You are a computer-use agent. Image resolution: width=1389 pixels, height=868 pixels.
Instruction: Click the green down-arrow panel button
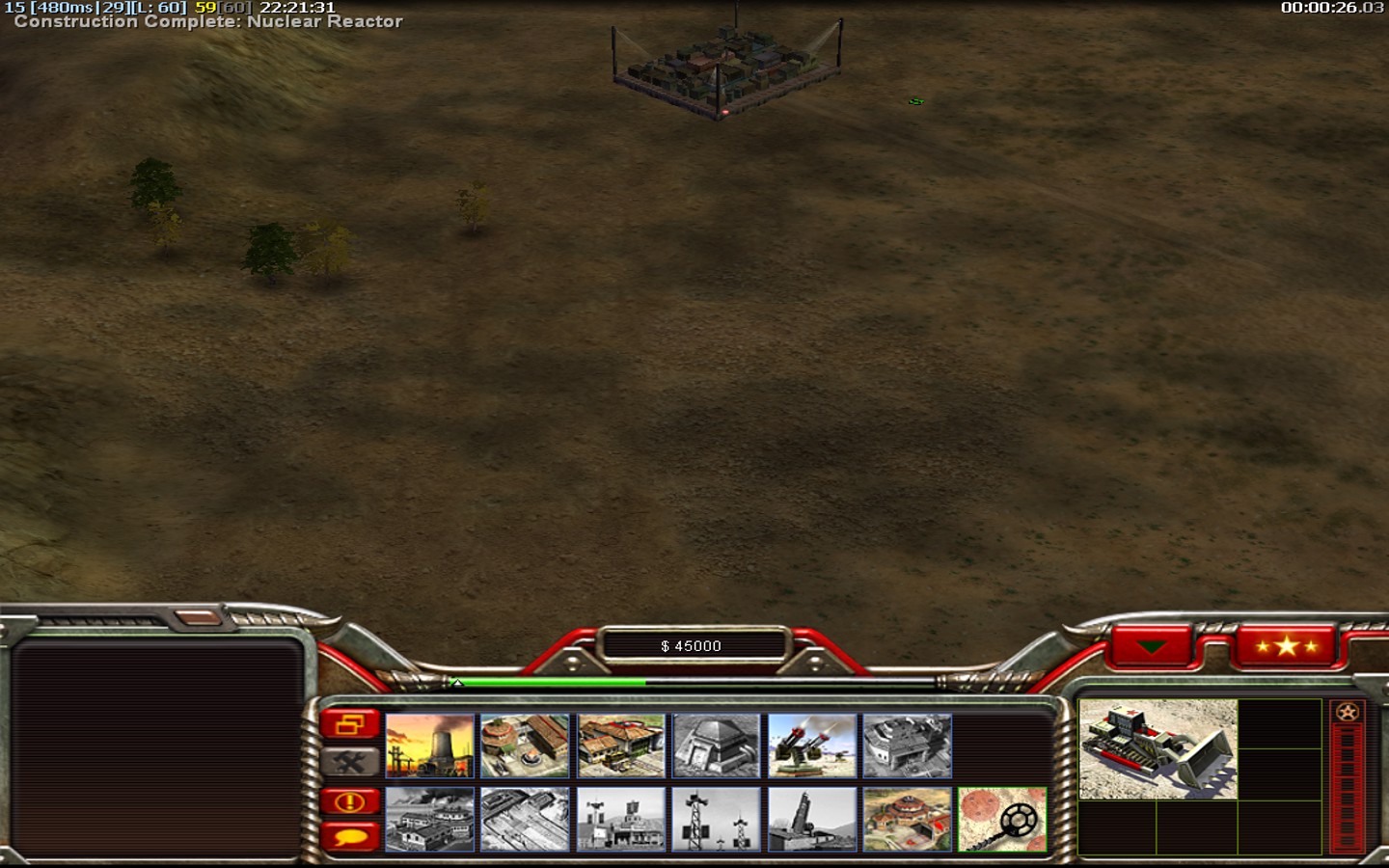pyautogui.click(x=1152, y=645)
